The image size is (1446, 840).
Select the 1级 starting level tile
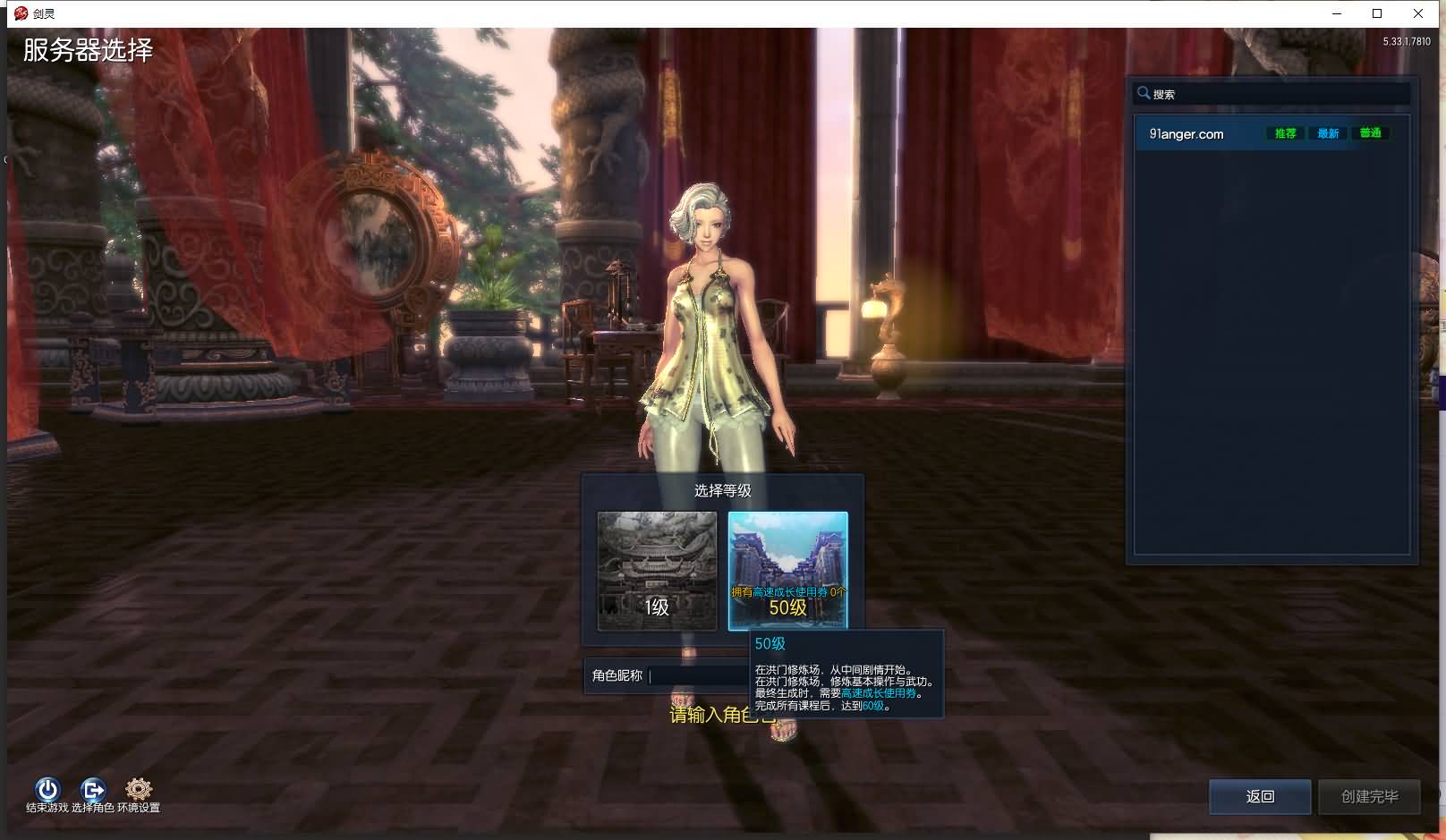[657, 571]
